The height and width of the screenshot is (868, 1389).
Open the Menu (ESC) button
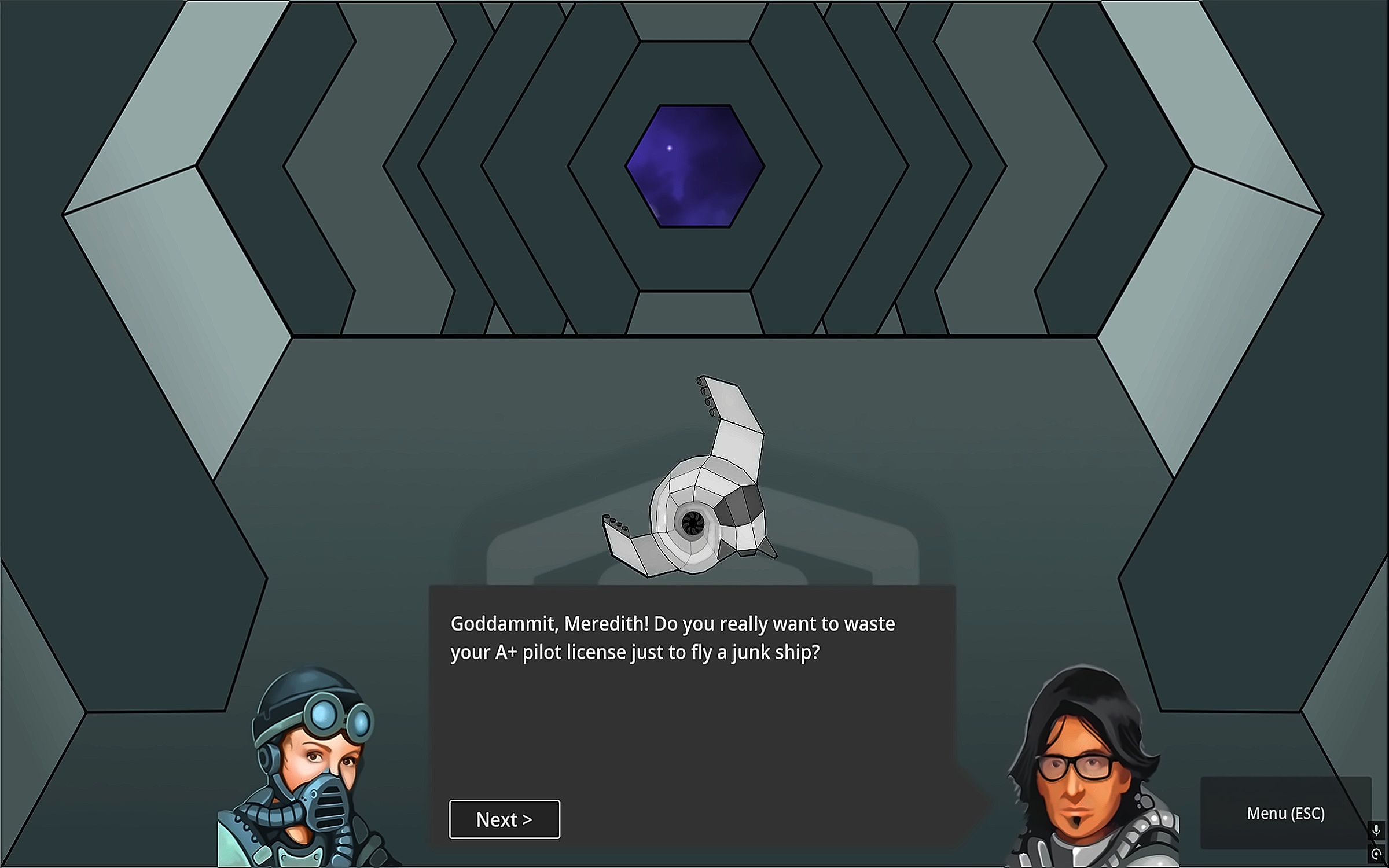point(1285,813)
